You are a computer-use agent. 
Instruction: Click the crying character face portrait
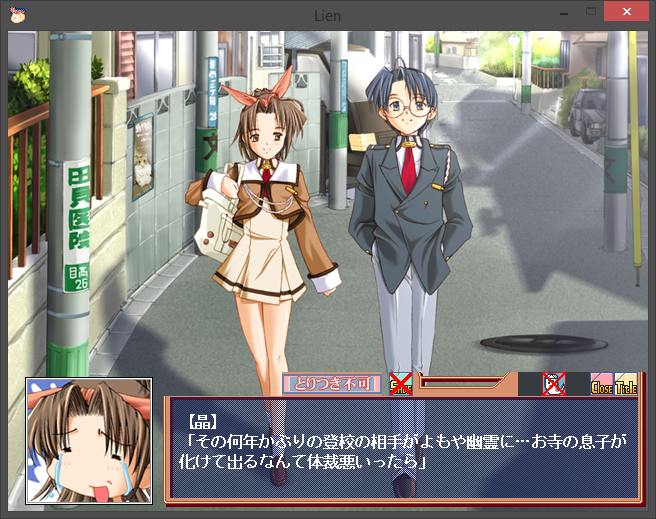click(89, 439)
